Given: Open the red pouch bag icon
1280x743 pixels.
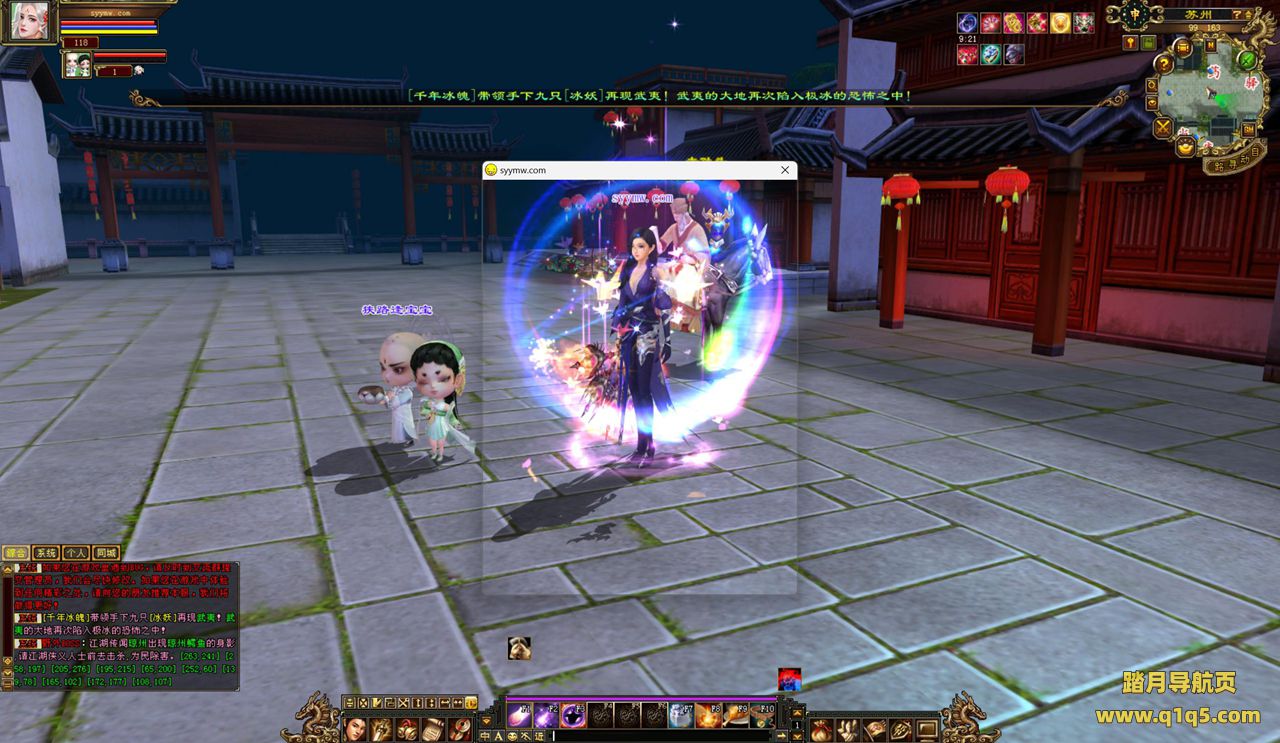Looking at the screenshot, I should (x=821, y=729).
